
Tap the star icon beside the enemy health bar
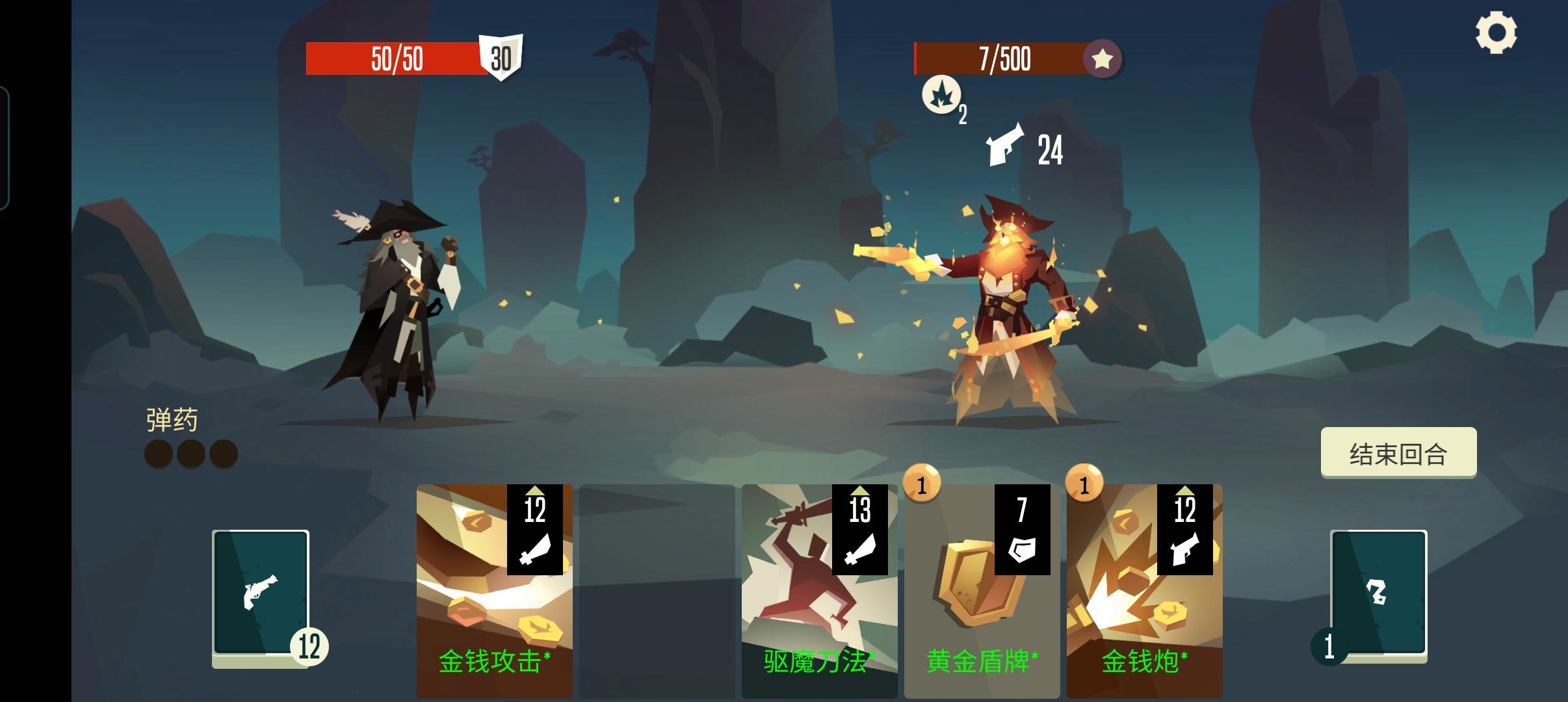click(1101, 59)
